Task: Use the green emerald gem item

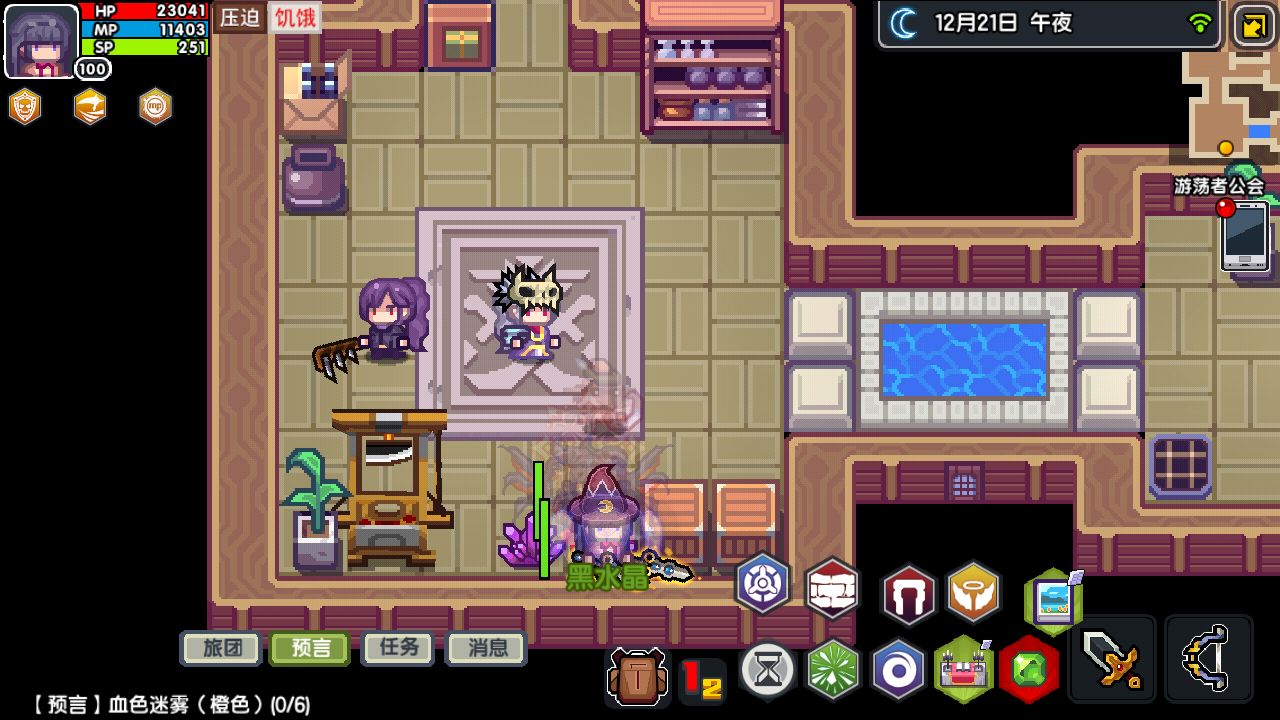Action: 1028,668
